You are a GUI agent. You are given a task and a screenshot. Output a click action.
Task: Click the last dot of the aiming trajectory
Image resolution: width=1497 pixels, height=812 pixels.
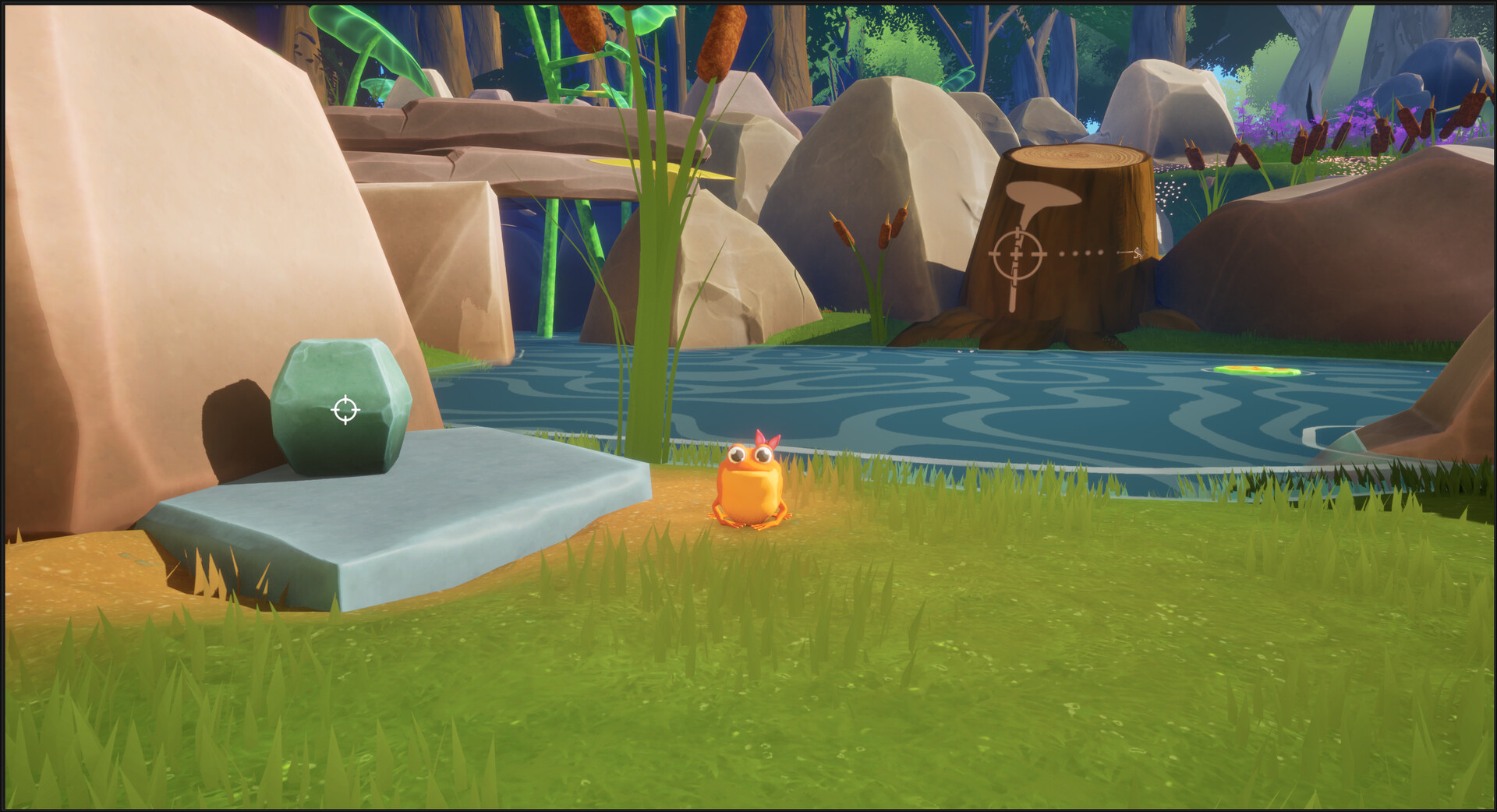[1101, 252]
